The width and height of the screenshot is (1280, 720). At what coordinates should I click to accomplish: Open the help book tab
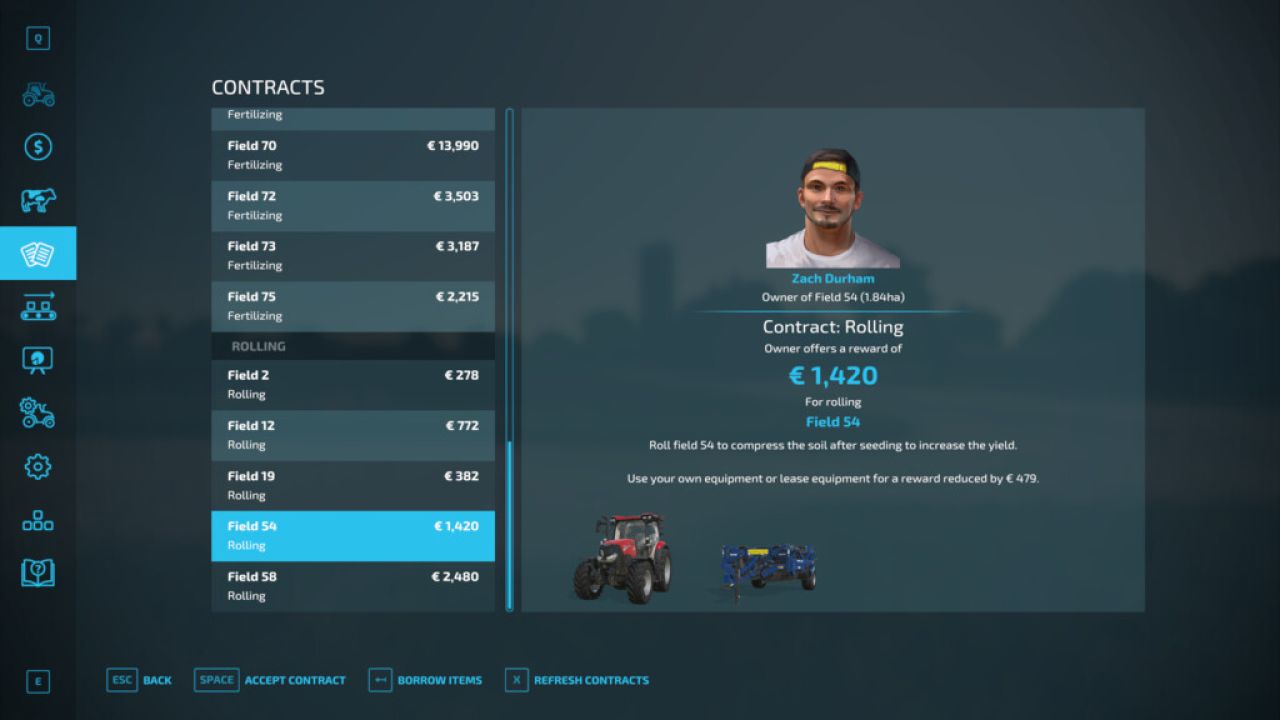38,573
